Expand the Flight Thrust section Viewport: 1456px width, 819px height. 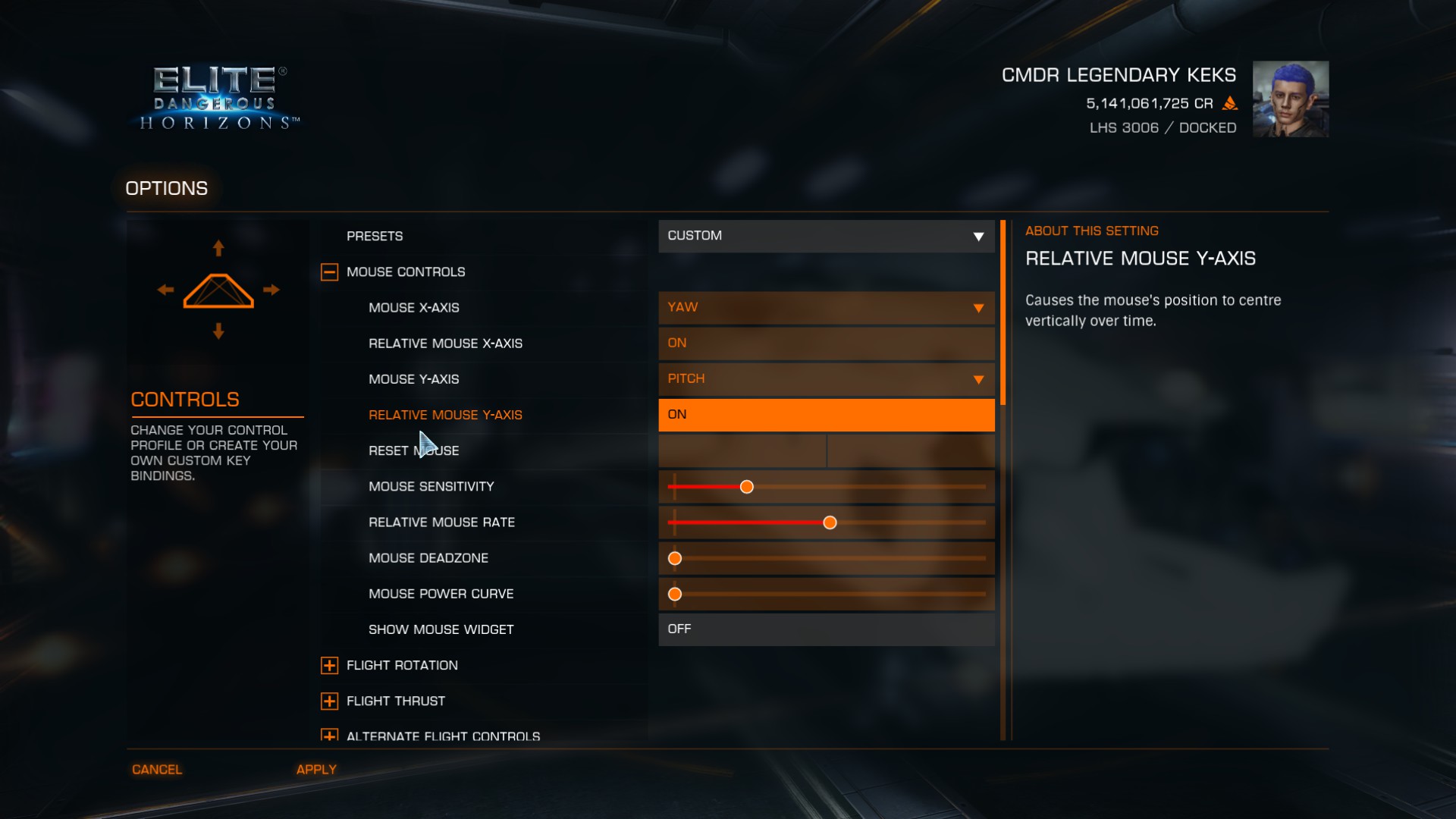tap(329, 701)
